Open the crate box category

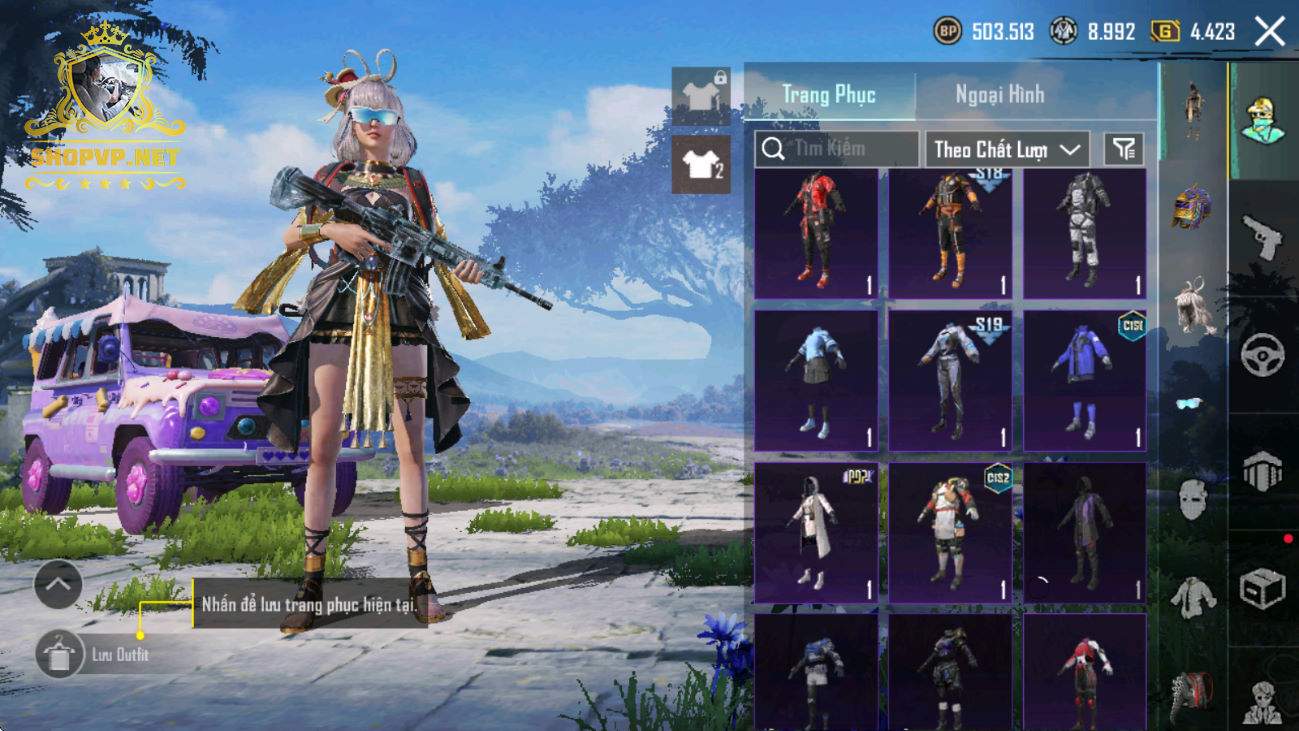pyautogui.click(x=1262, y=588)
